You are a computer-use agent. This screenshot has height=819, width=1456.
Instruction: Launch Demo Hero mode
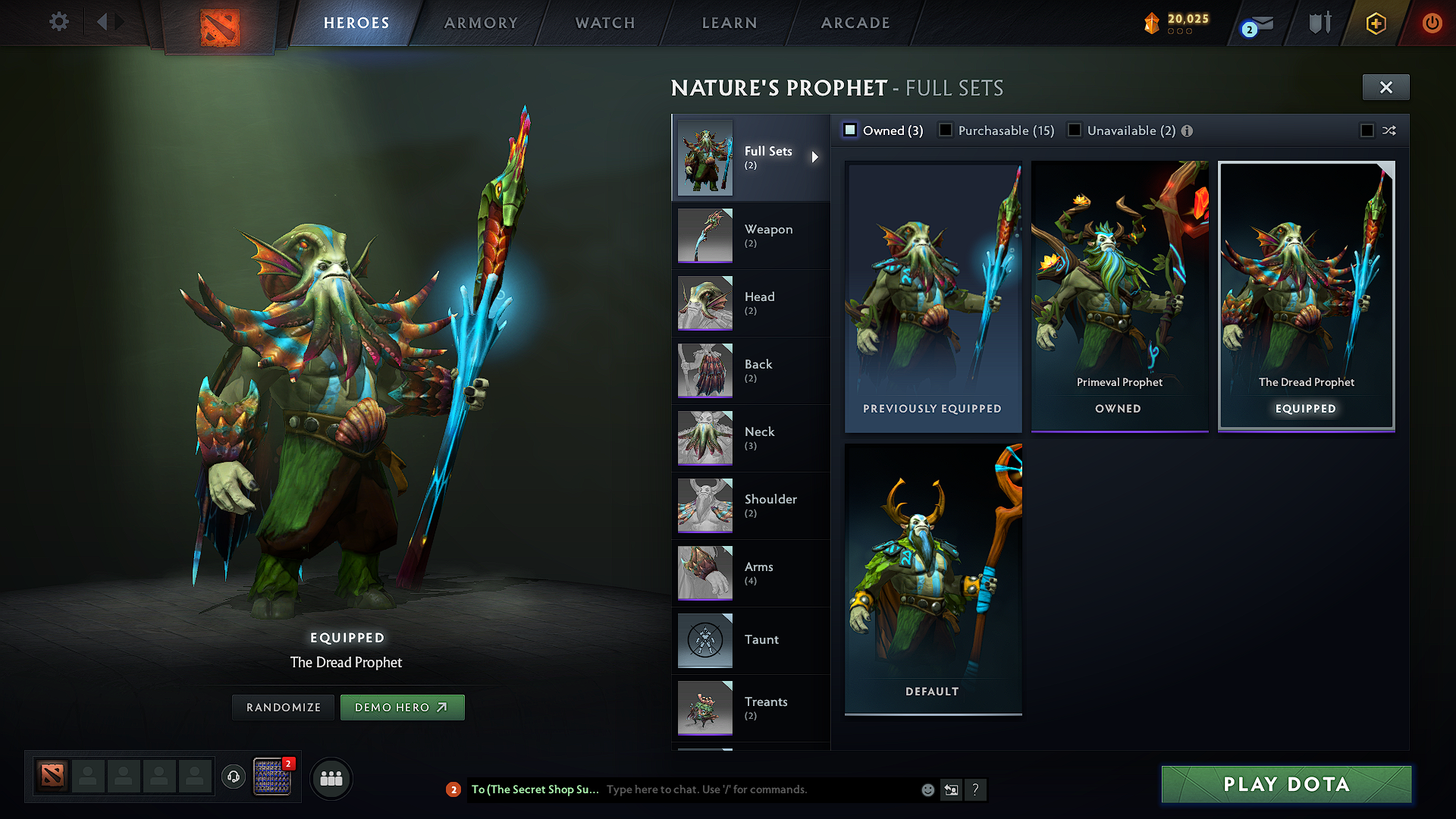click(x=402, y=708)
